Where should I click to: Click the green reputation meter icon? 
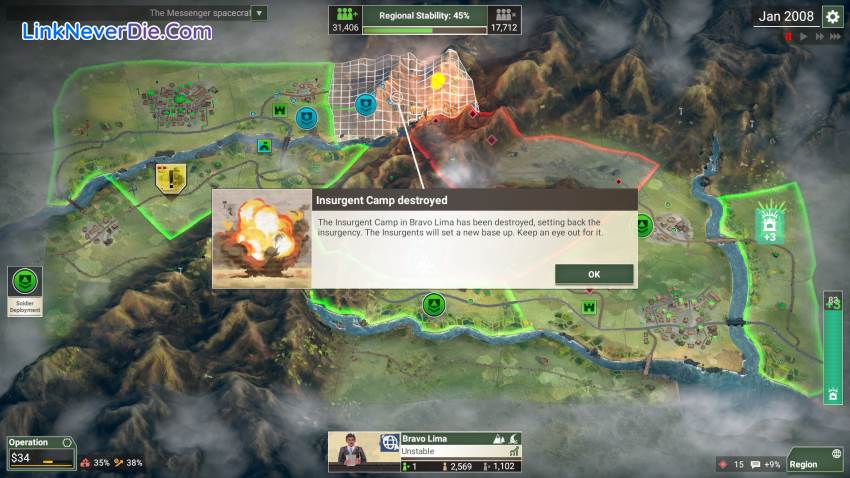pos(833,395)
